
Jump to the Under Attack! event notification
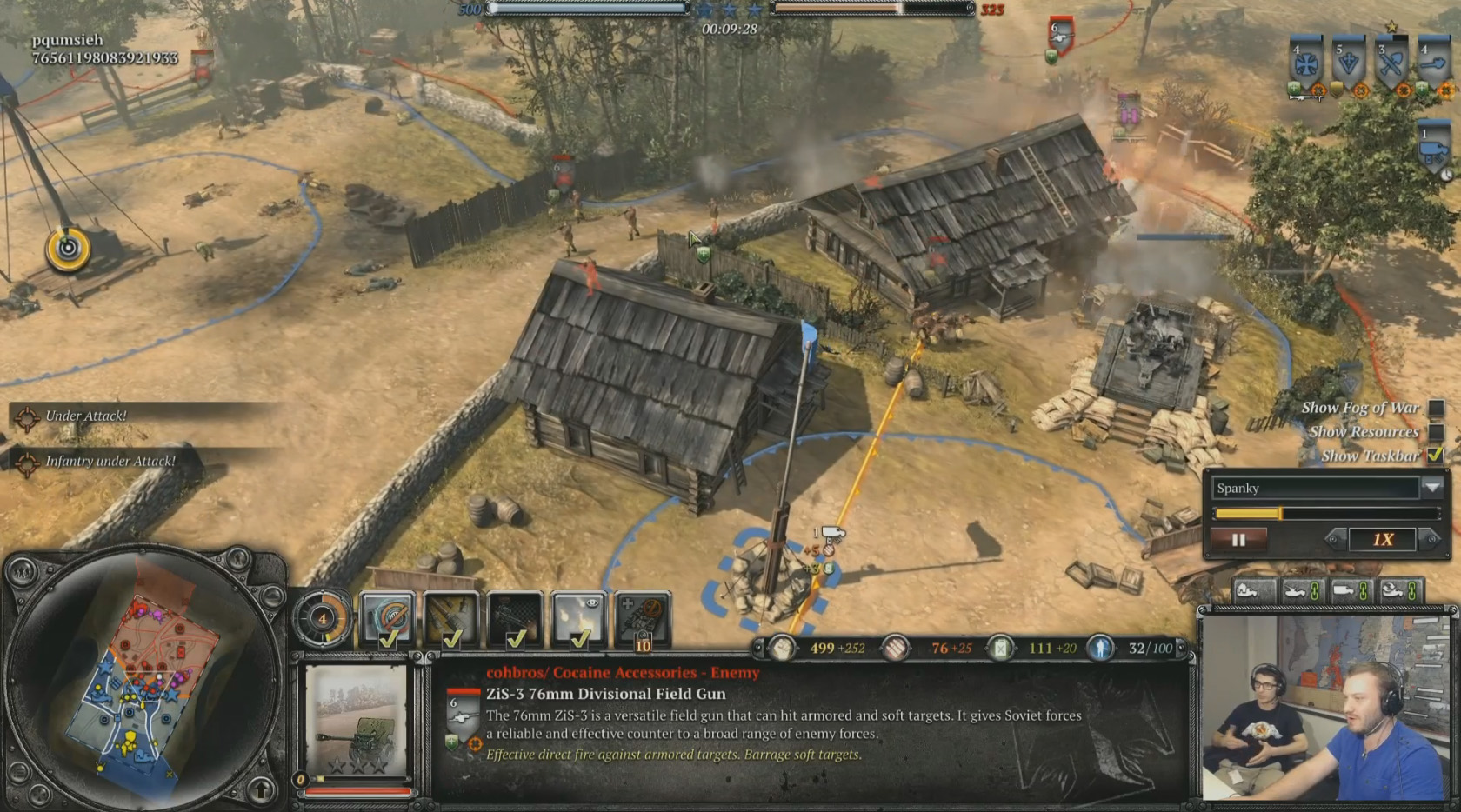[85, 416]
